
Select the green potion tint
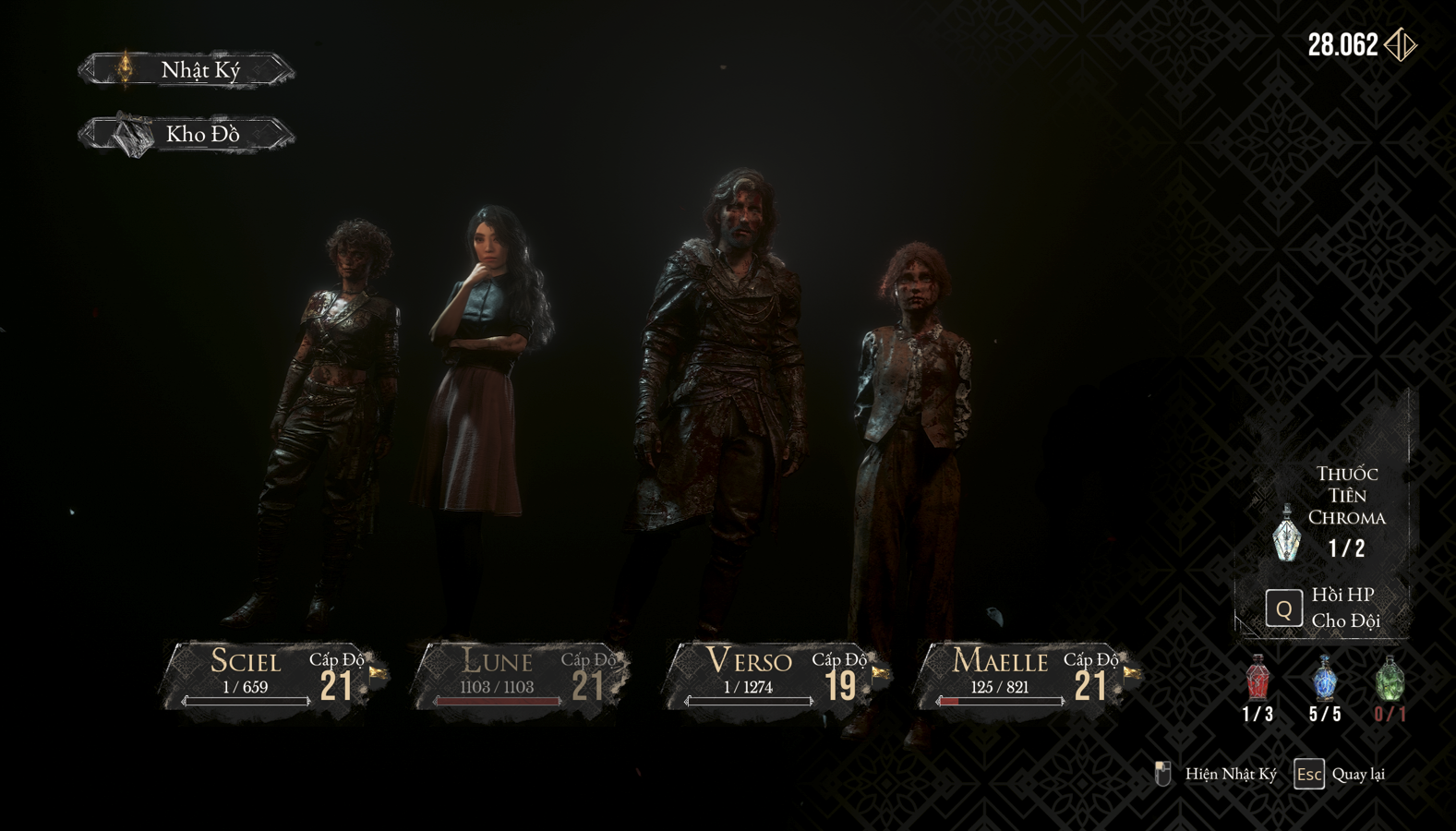click(1390, 680)
